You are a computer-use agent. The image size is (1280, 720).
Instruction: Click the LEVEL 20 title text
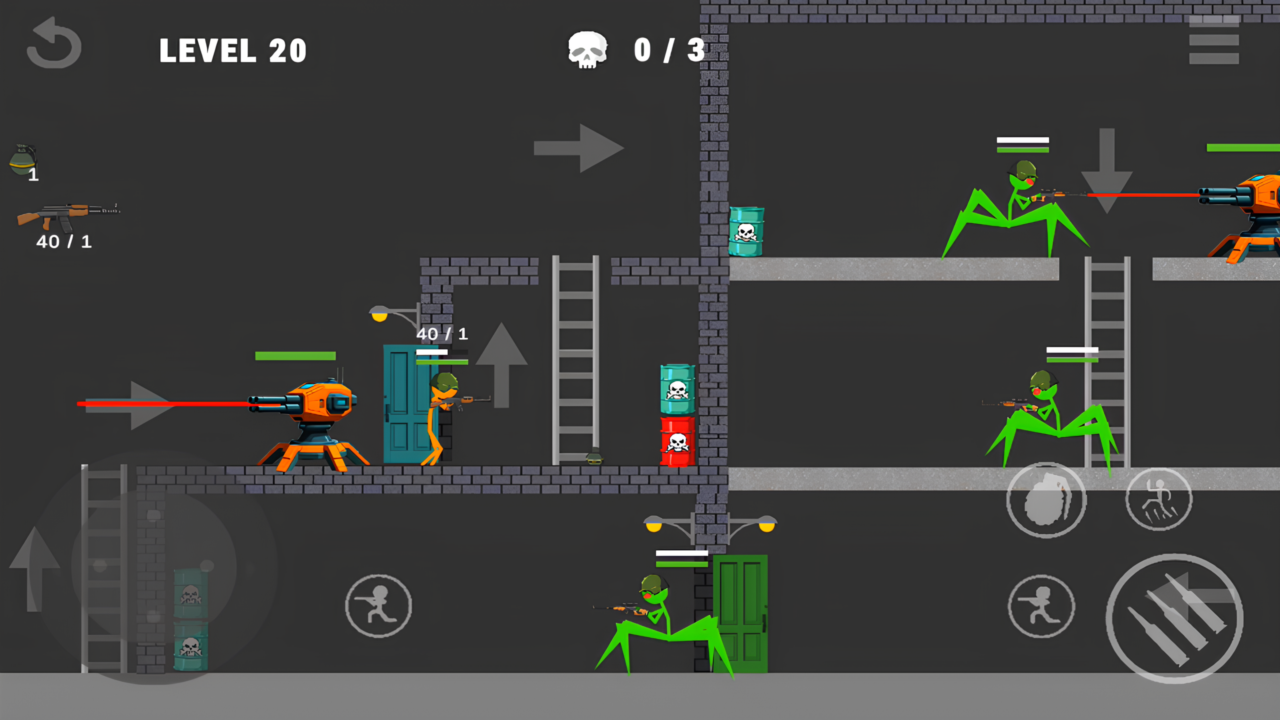233,50
